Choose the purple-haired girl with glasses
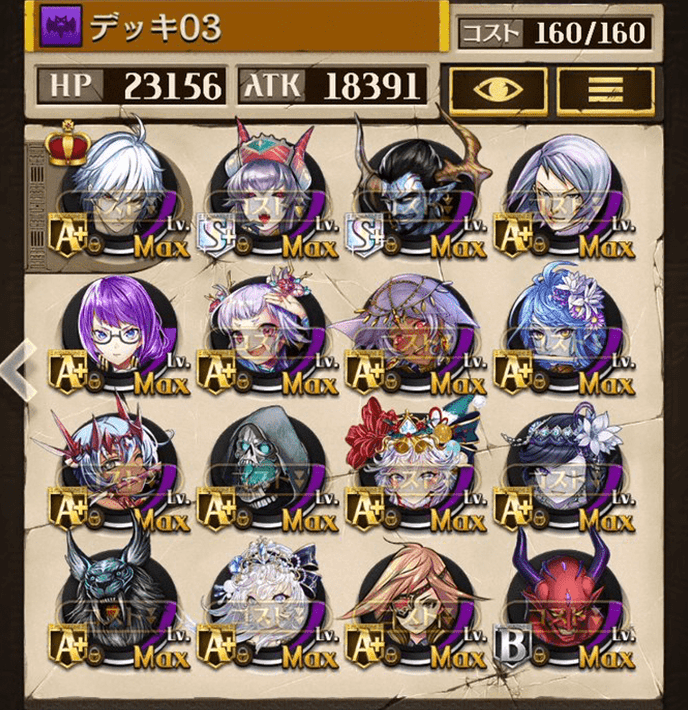 [116, 333]
